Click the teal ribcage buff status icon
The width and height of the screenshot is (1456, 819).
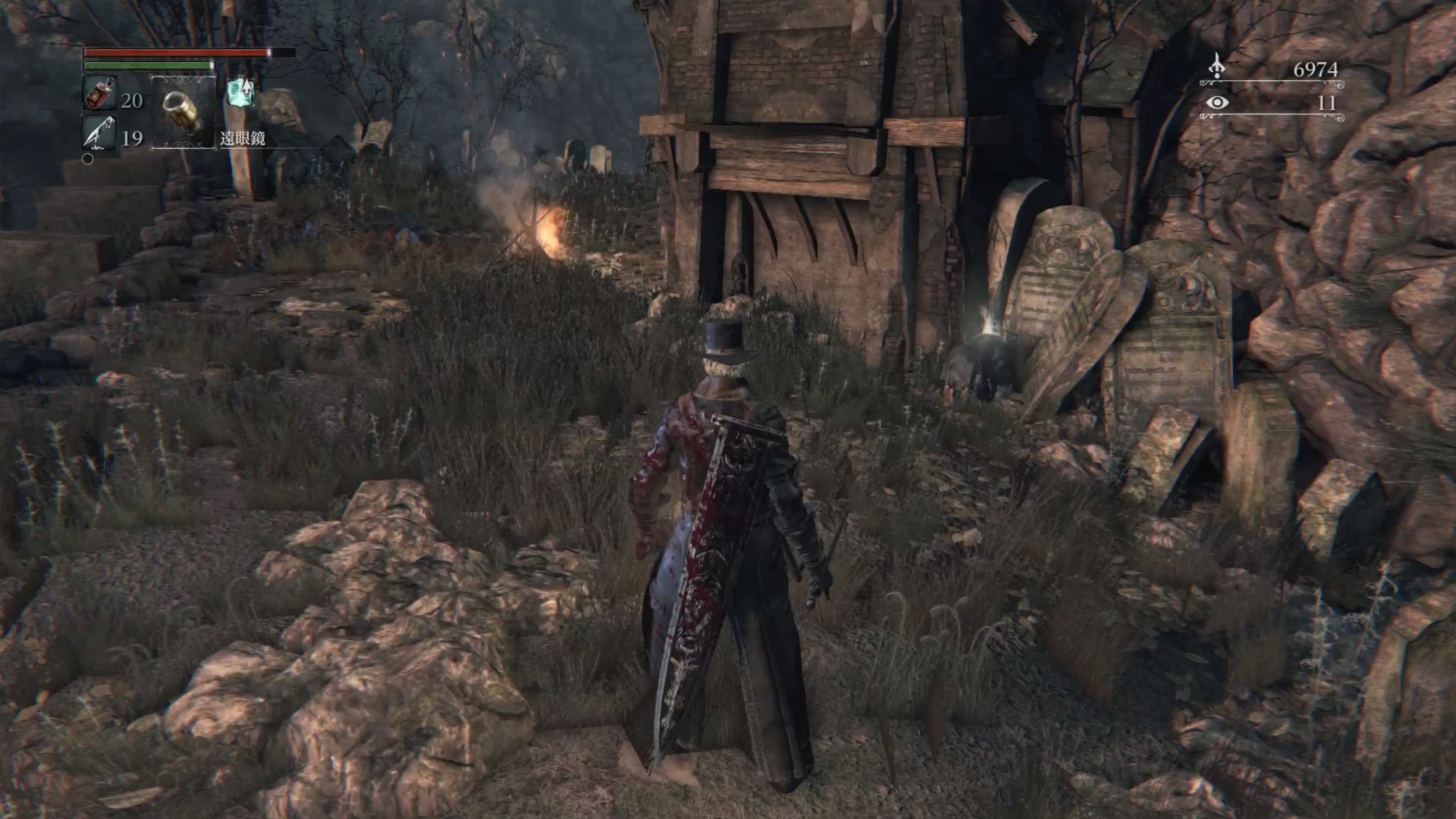(240, 92)
